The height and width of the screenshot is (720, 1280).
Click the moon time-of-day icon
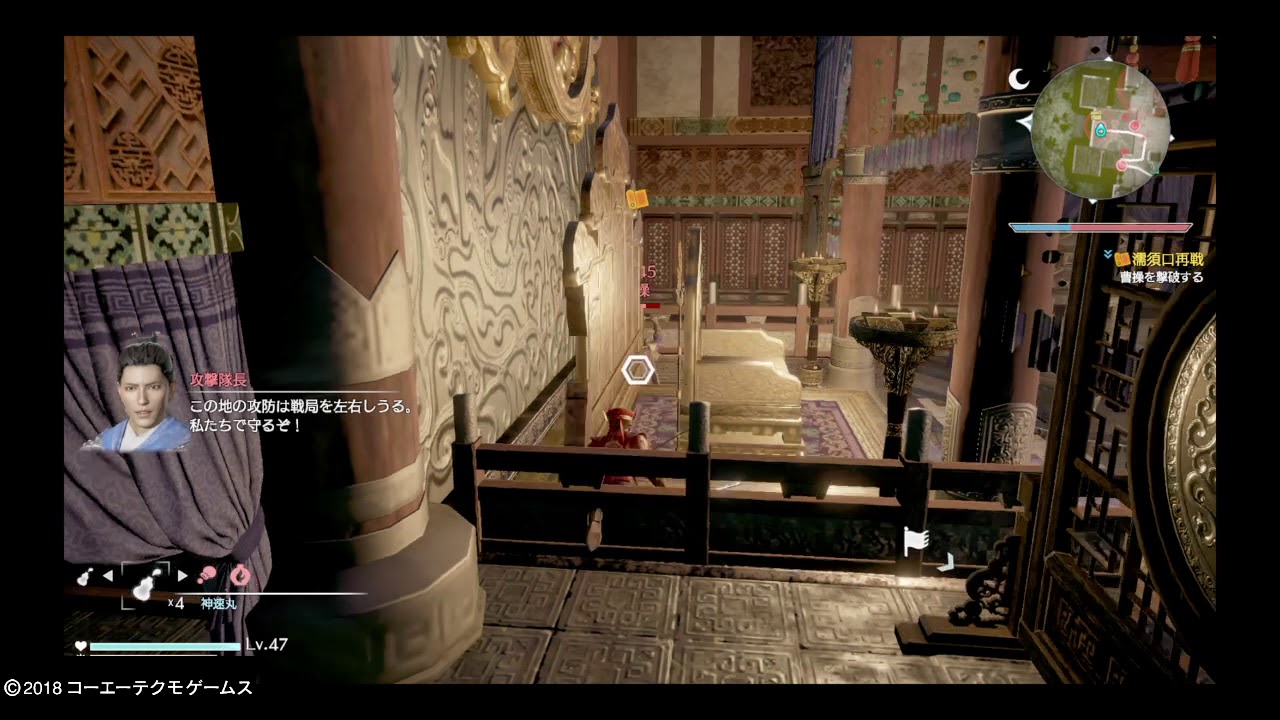1018,78
